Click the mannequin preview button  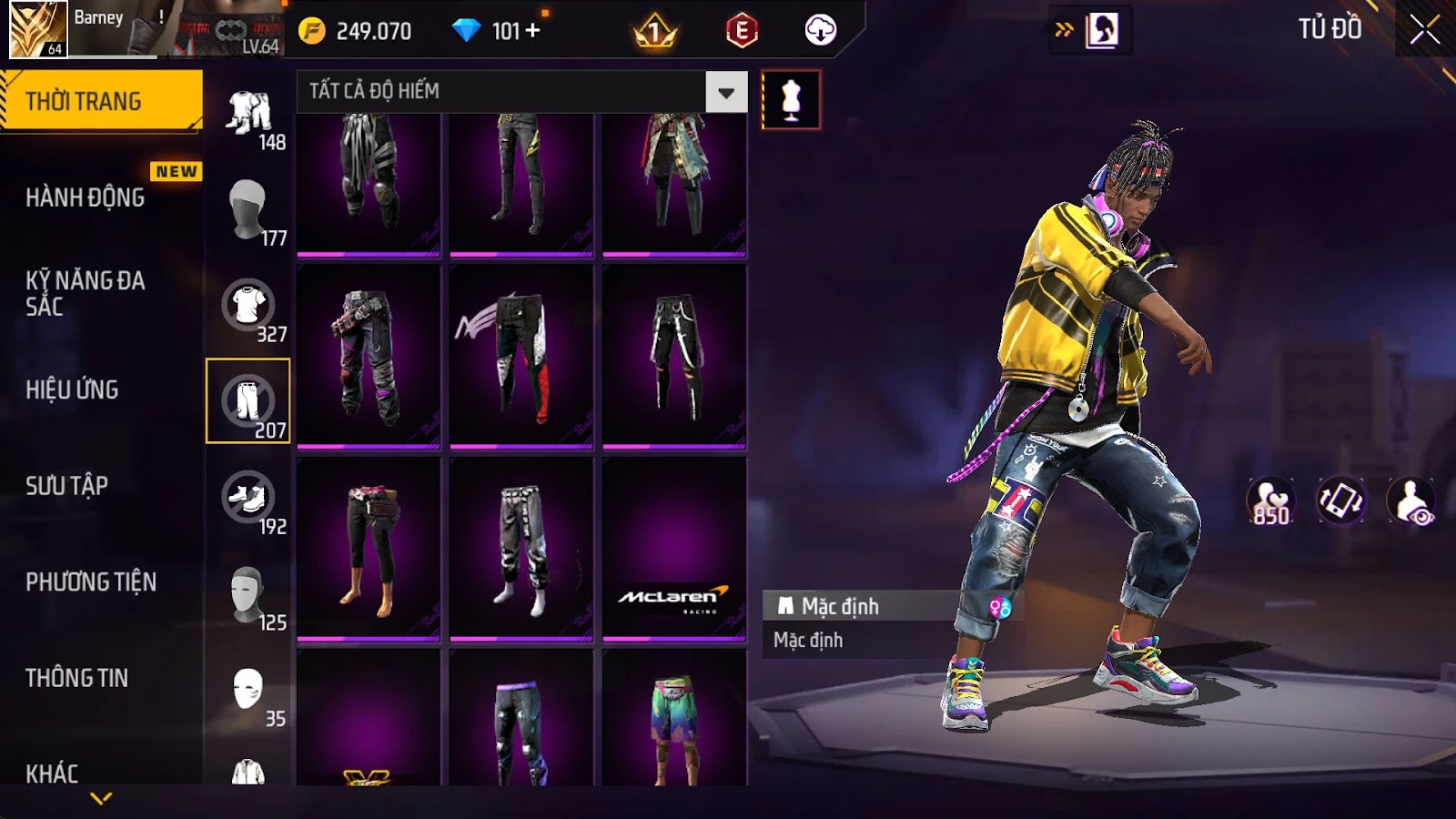point(791,99)
